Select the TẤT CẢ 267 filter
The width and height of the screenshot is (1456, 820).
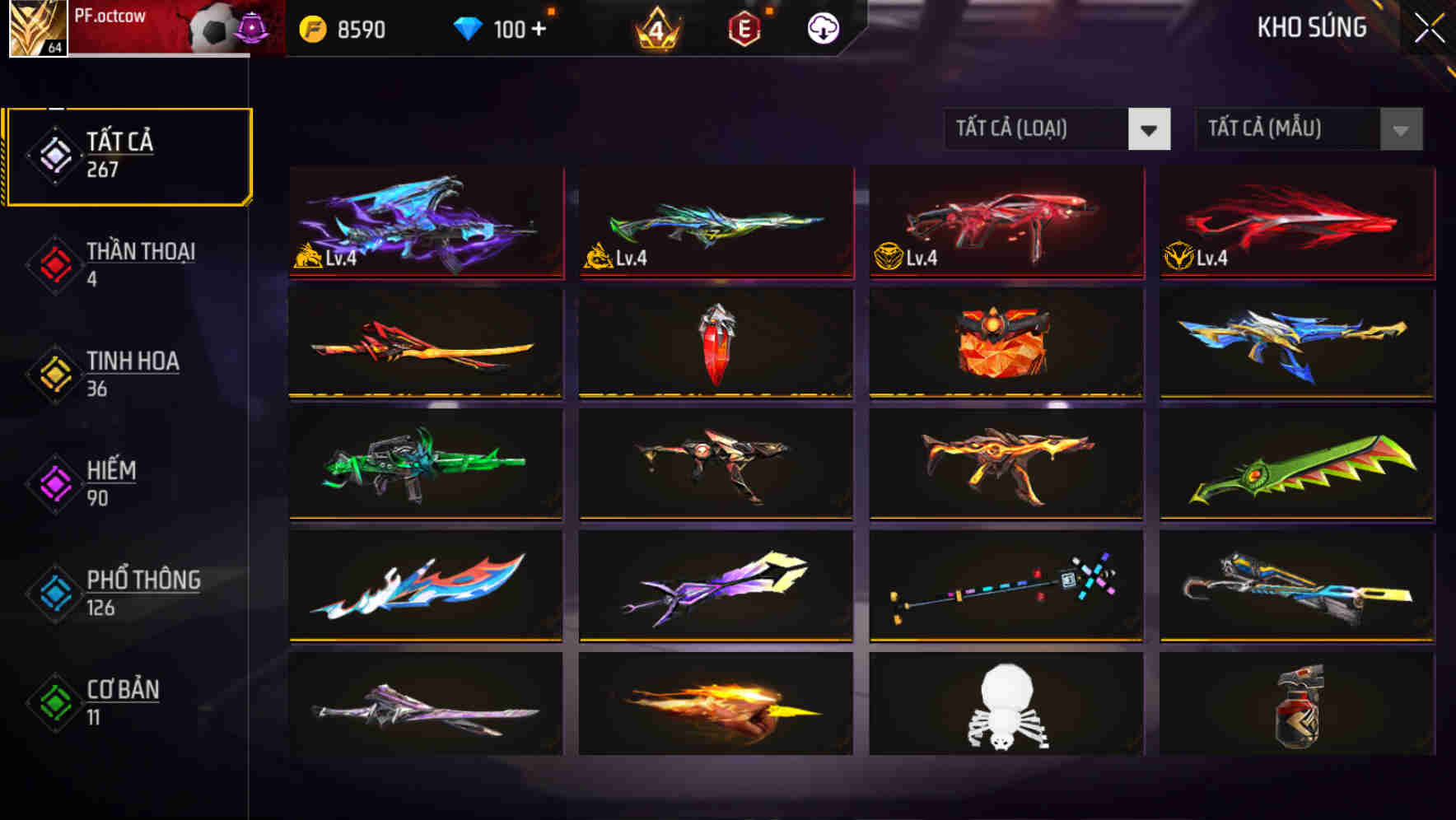pos(128,153)
